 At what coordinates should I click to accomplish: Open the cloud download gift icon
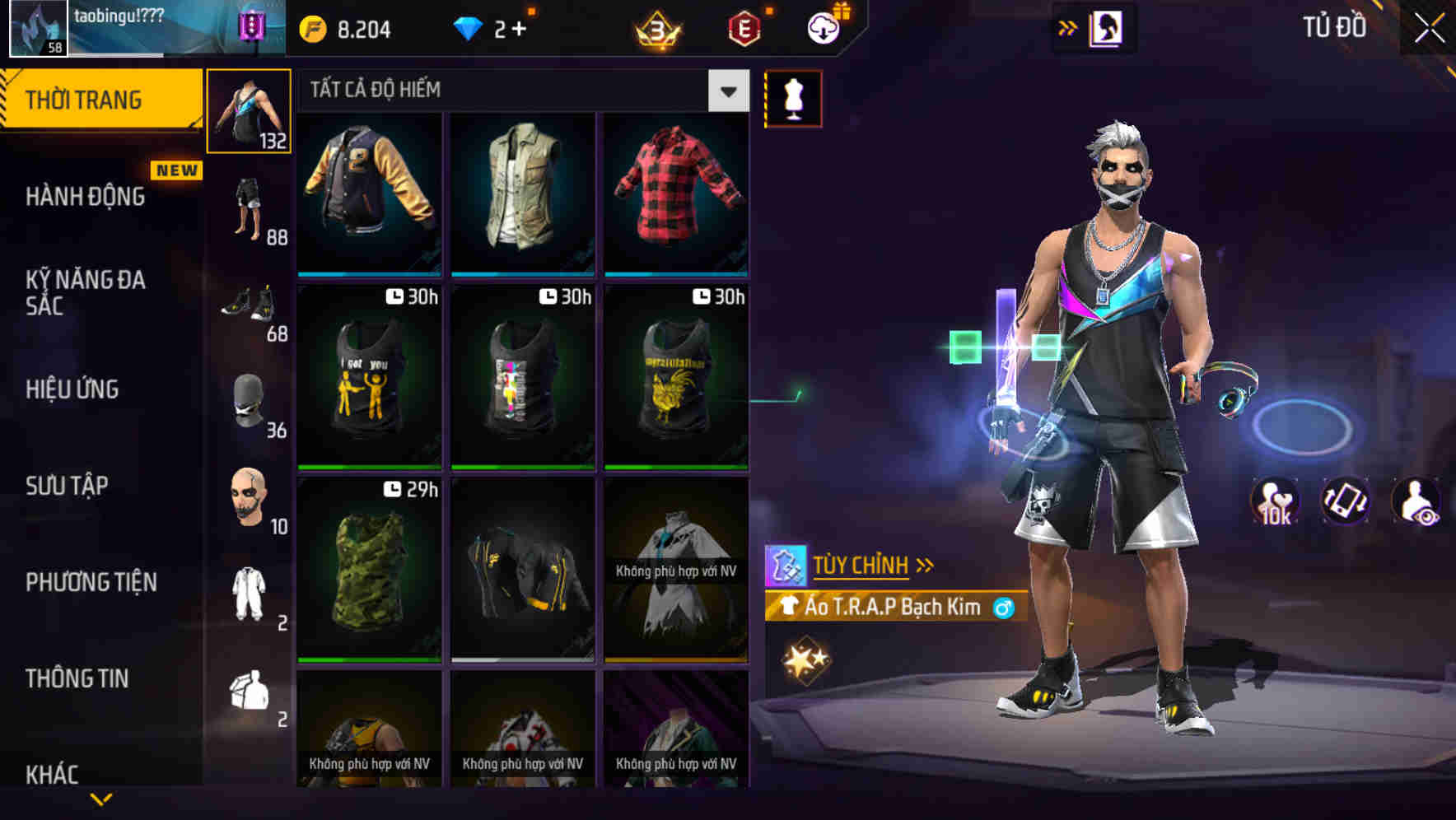click(x=824, y=27)
